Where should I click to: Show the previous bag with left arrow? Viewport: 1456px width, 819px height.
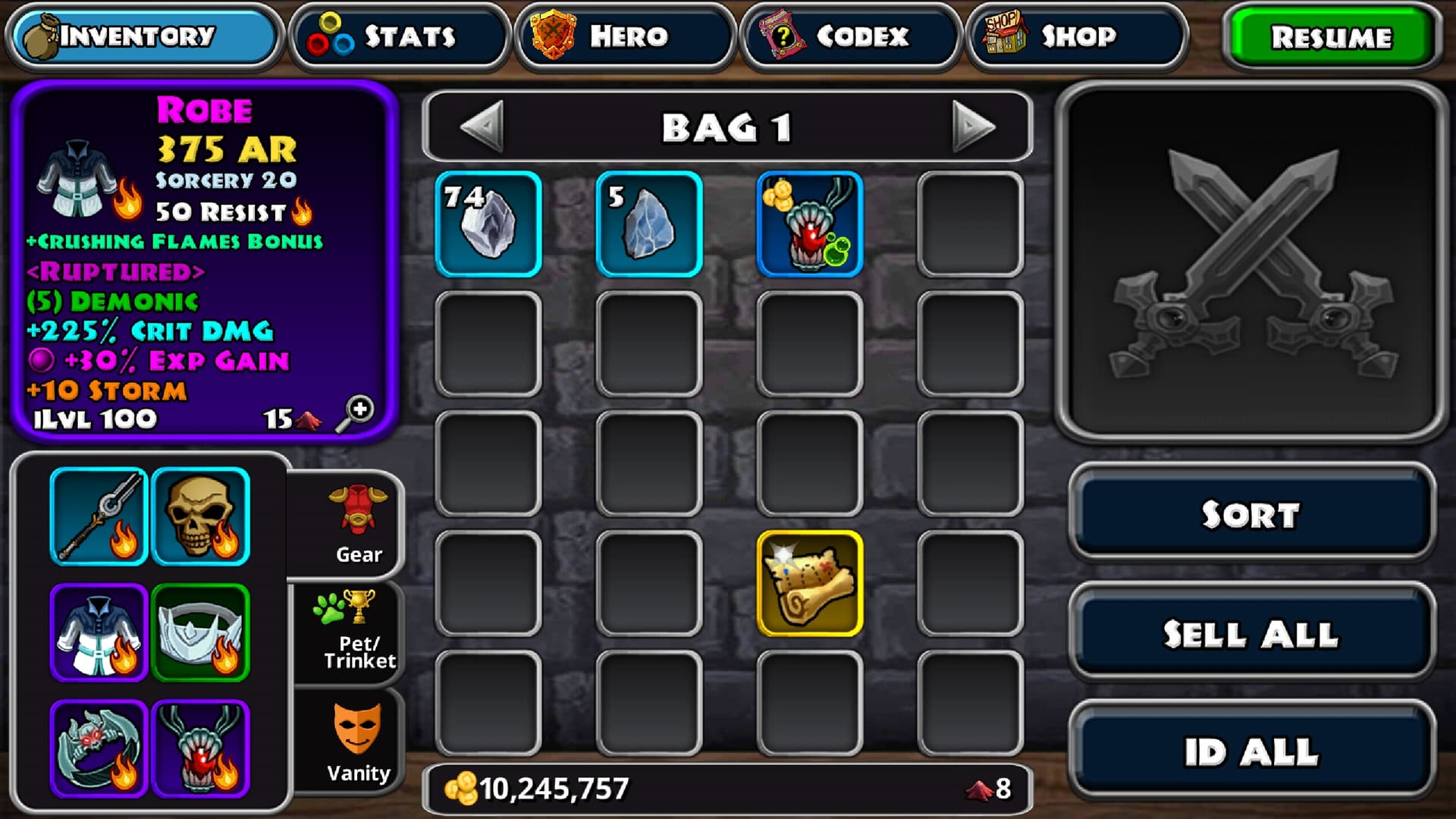(482, 126)
